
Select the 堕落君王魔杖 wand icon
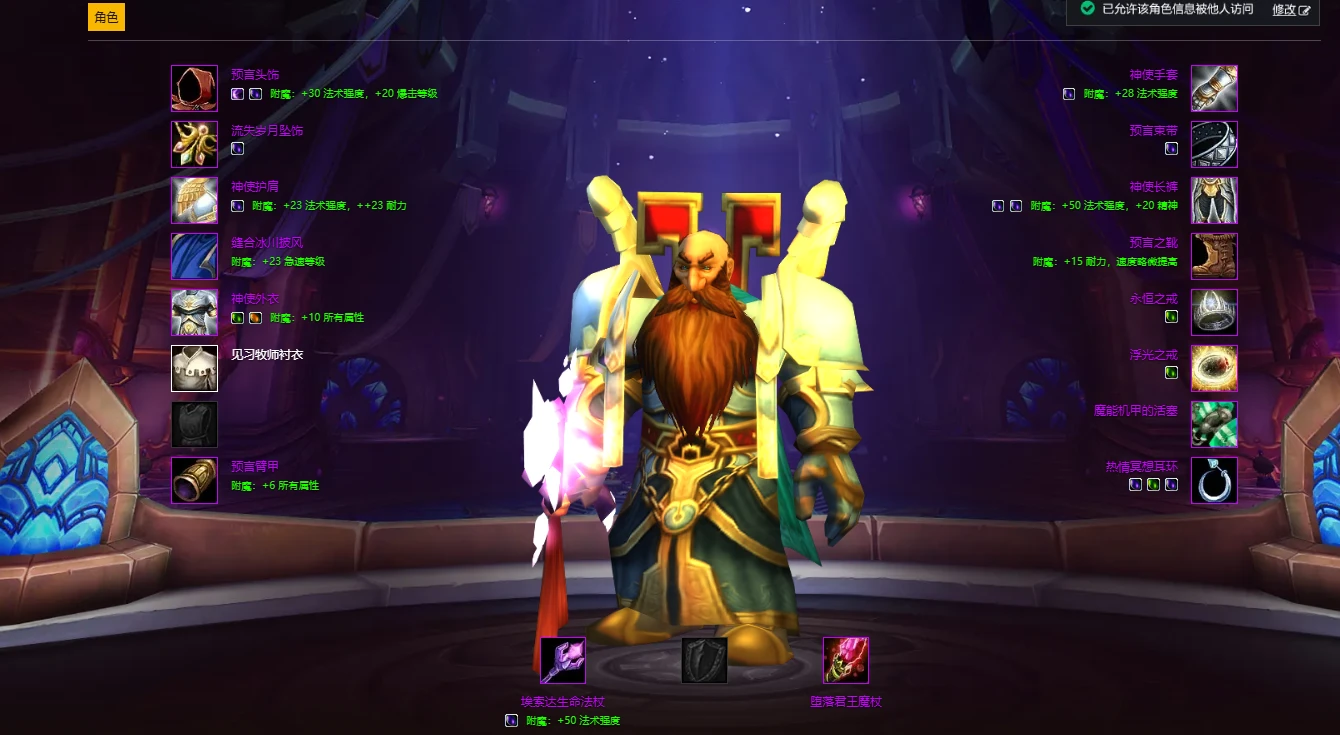pyautogui.click(x=845, y=660)
